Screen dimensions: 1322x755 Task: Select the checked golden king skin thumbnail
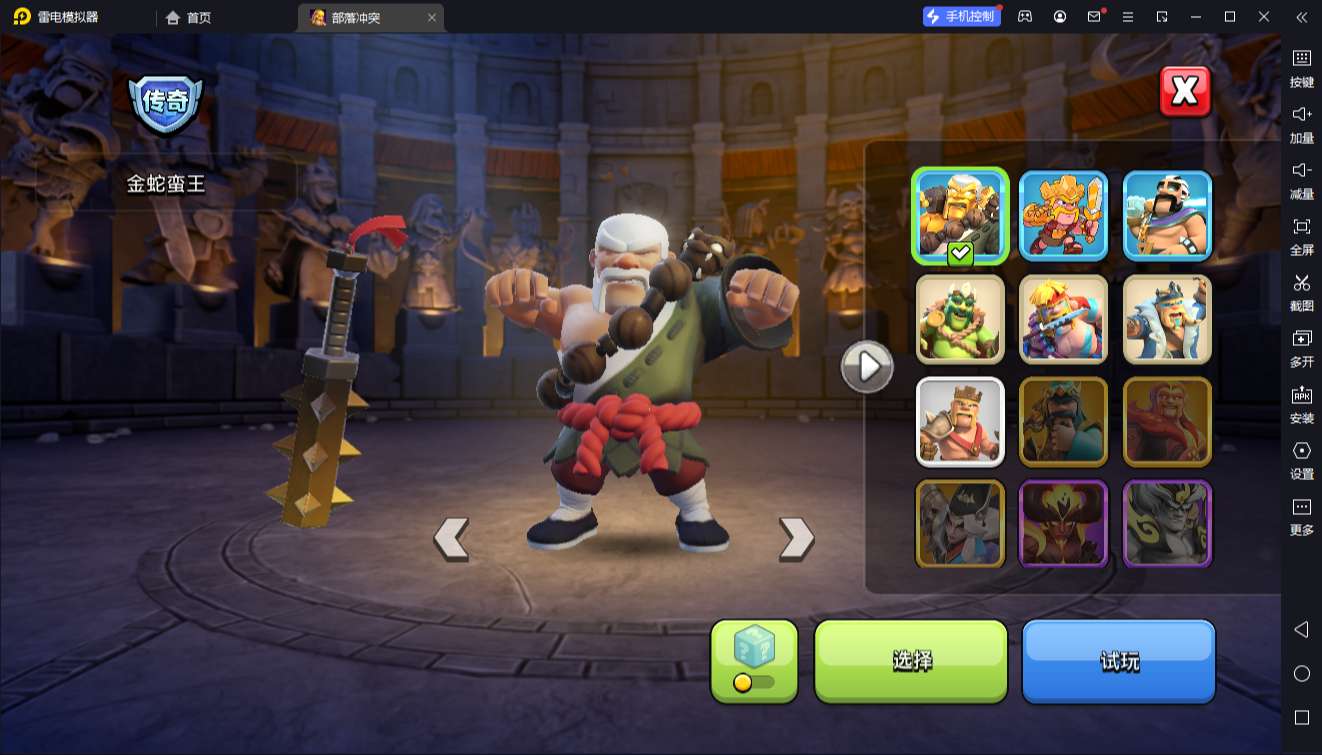(960, 216)
